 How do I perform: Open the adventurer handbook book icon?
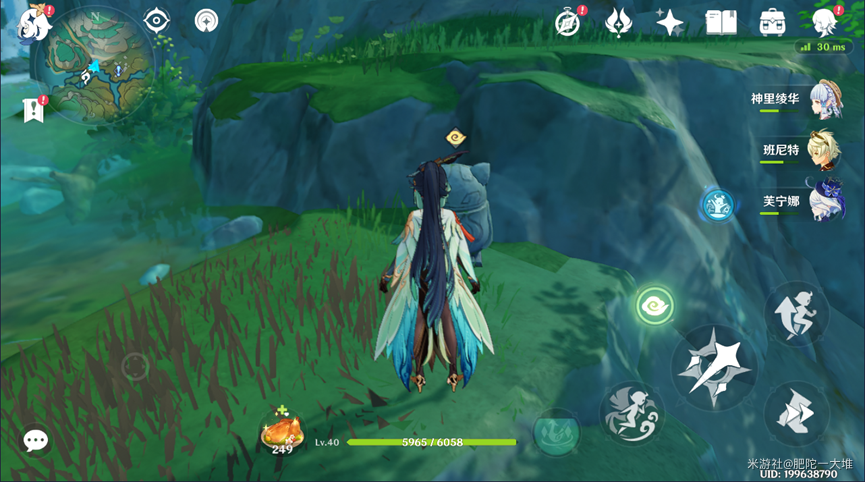tap(721, 22)
